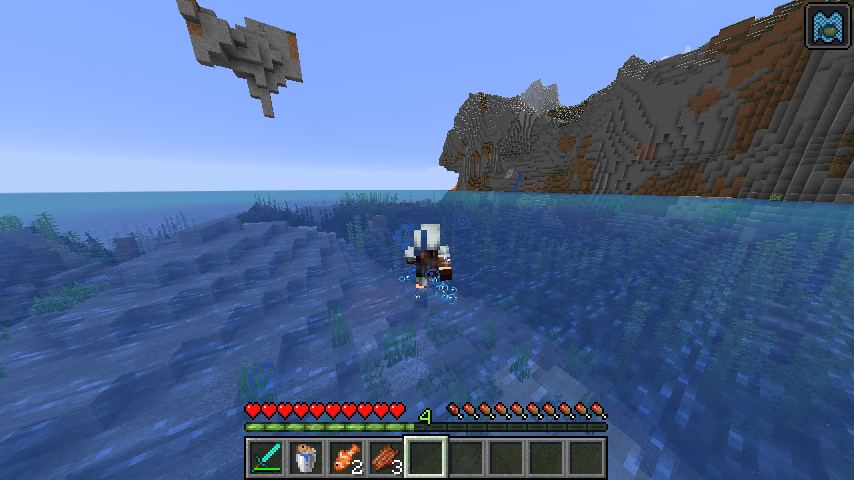Click the Conduit Power status effect icon
The width and height of the screenshot is (854, 480).
827,26
